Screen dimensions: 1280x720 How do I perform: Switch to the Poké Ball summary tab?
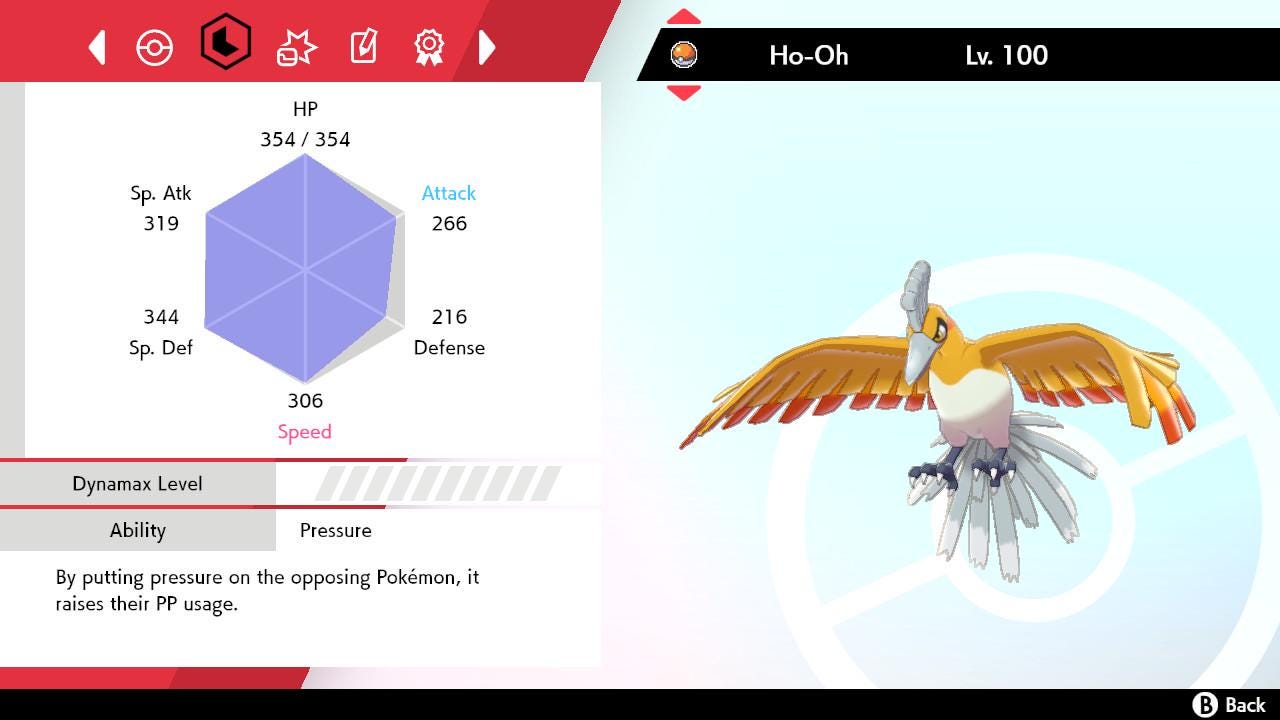155,47
